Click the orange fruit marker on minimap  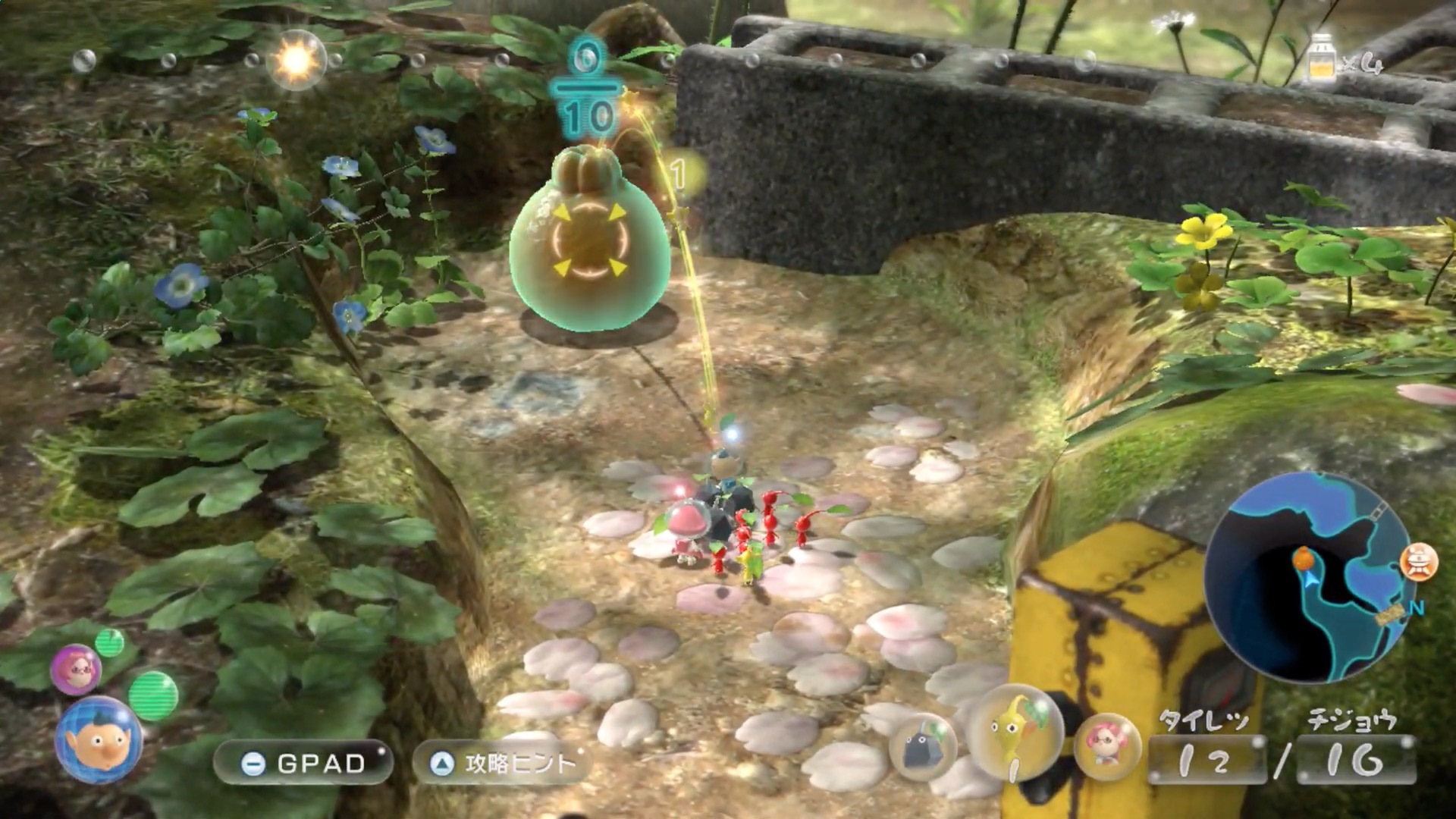[x=1304, y=560]
